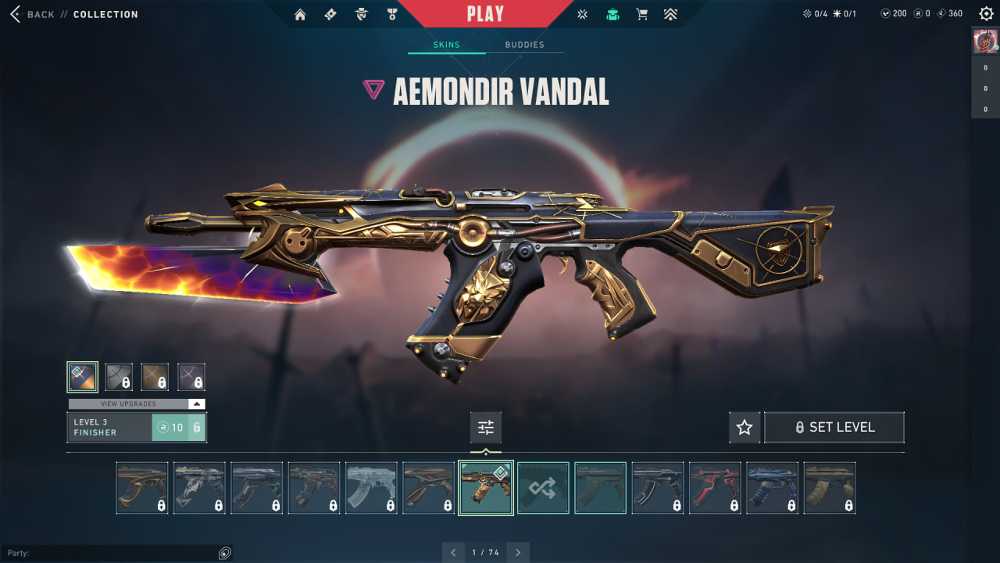Viewport: 1000px width, 563px height.
Task: Go to the next skin page
Action: pyautogui.click(x=518, y=552)
